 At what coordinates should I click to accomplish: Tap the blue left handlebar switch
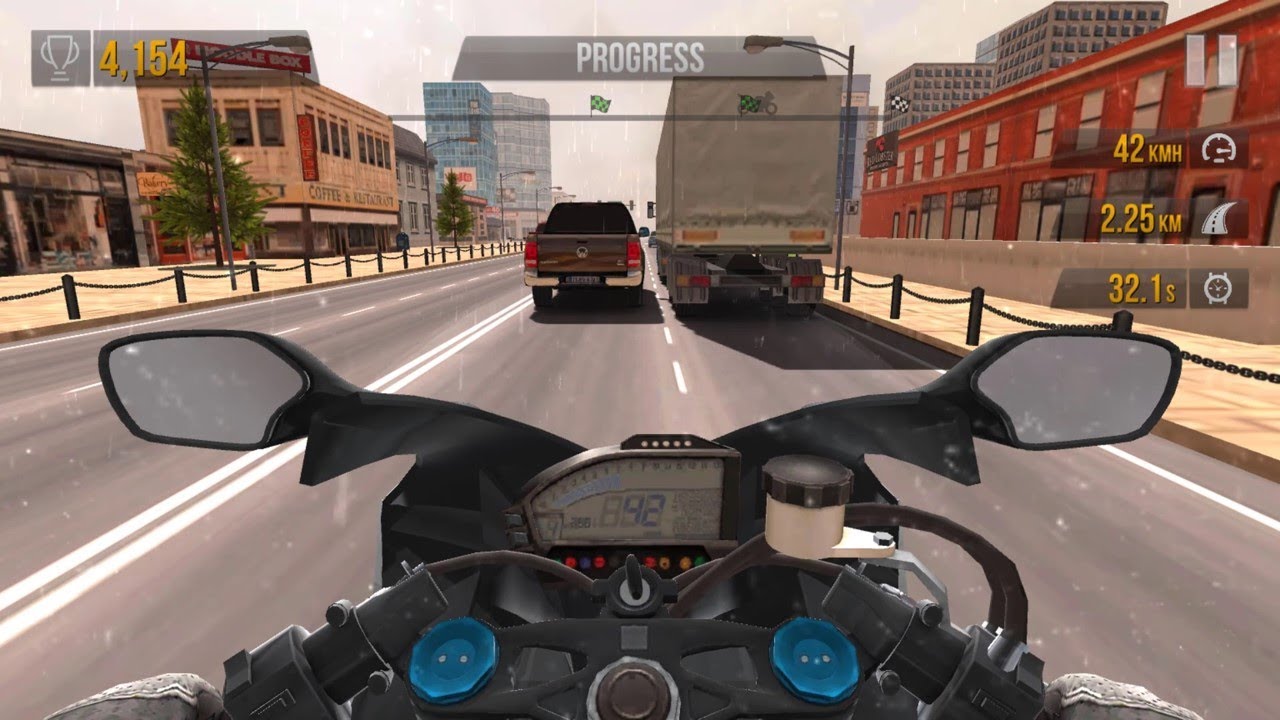pyautogui.click(x=457, y=657)
